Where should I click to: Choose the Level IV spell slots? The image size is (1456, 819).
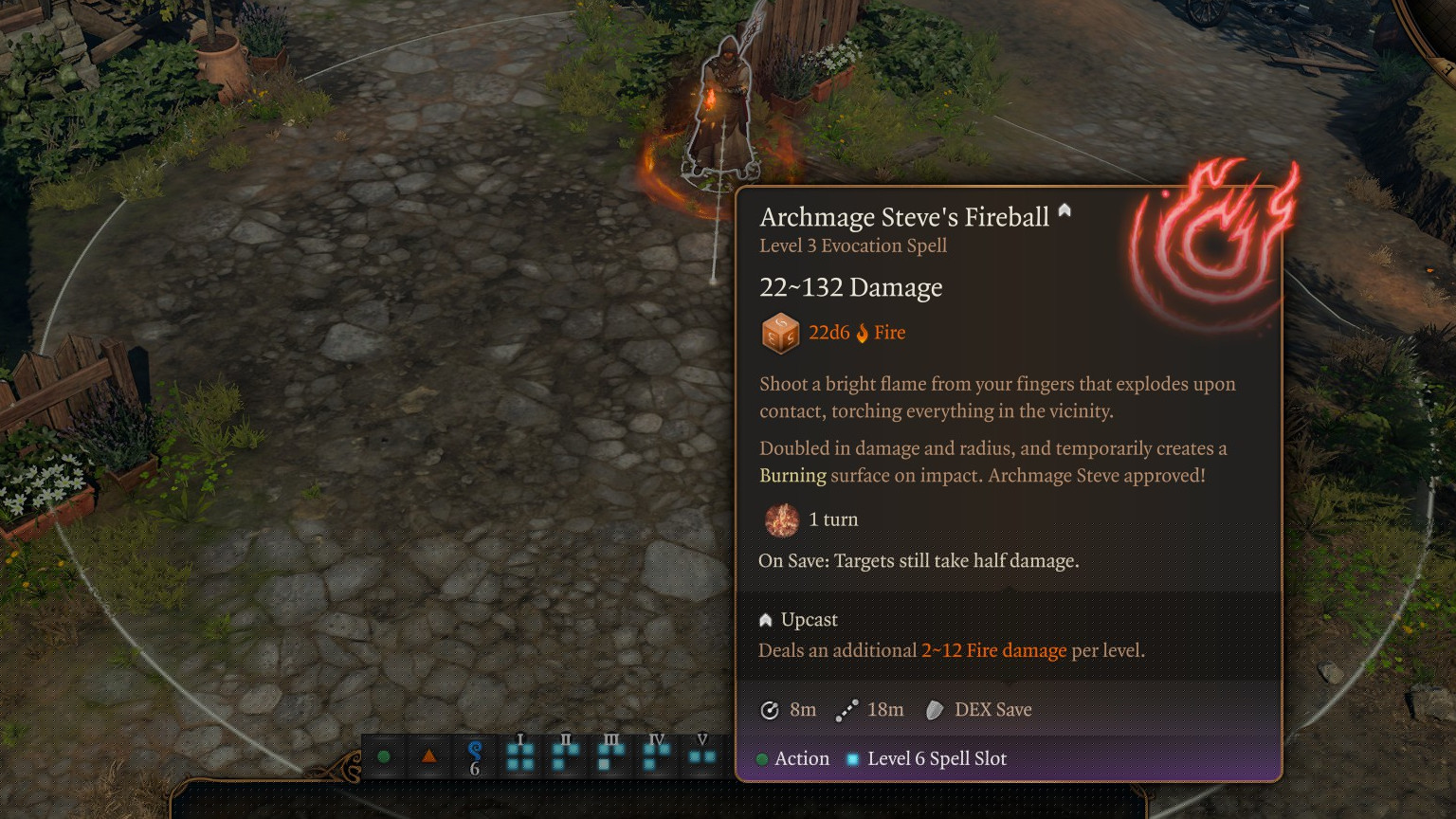coord(656,755)
